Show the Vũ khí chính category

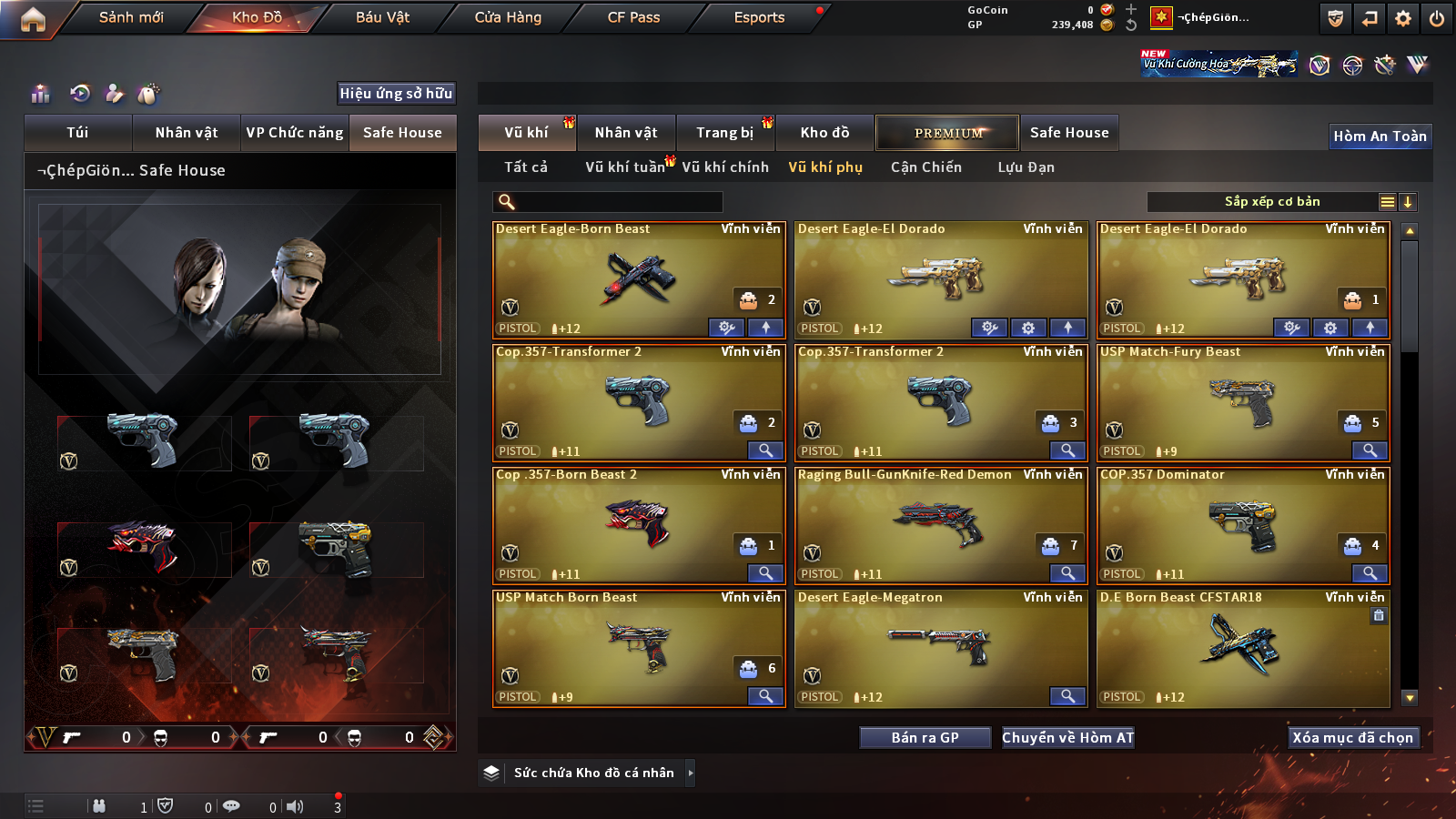click(725, 167)
